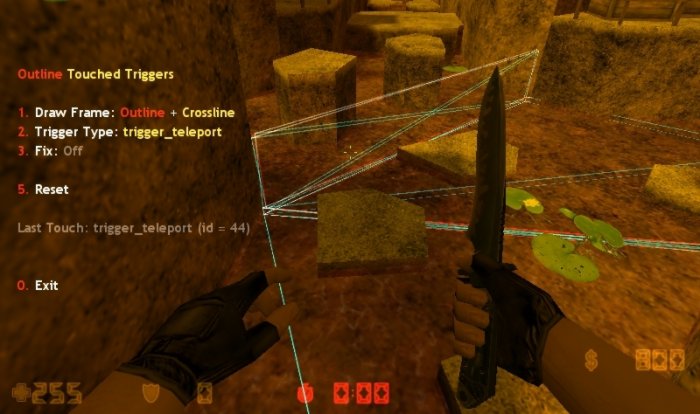Viewport: 700px width, 414px height.
Task: Choose the Reset menu entry
Action: (x=43, y=189)
